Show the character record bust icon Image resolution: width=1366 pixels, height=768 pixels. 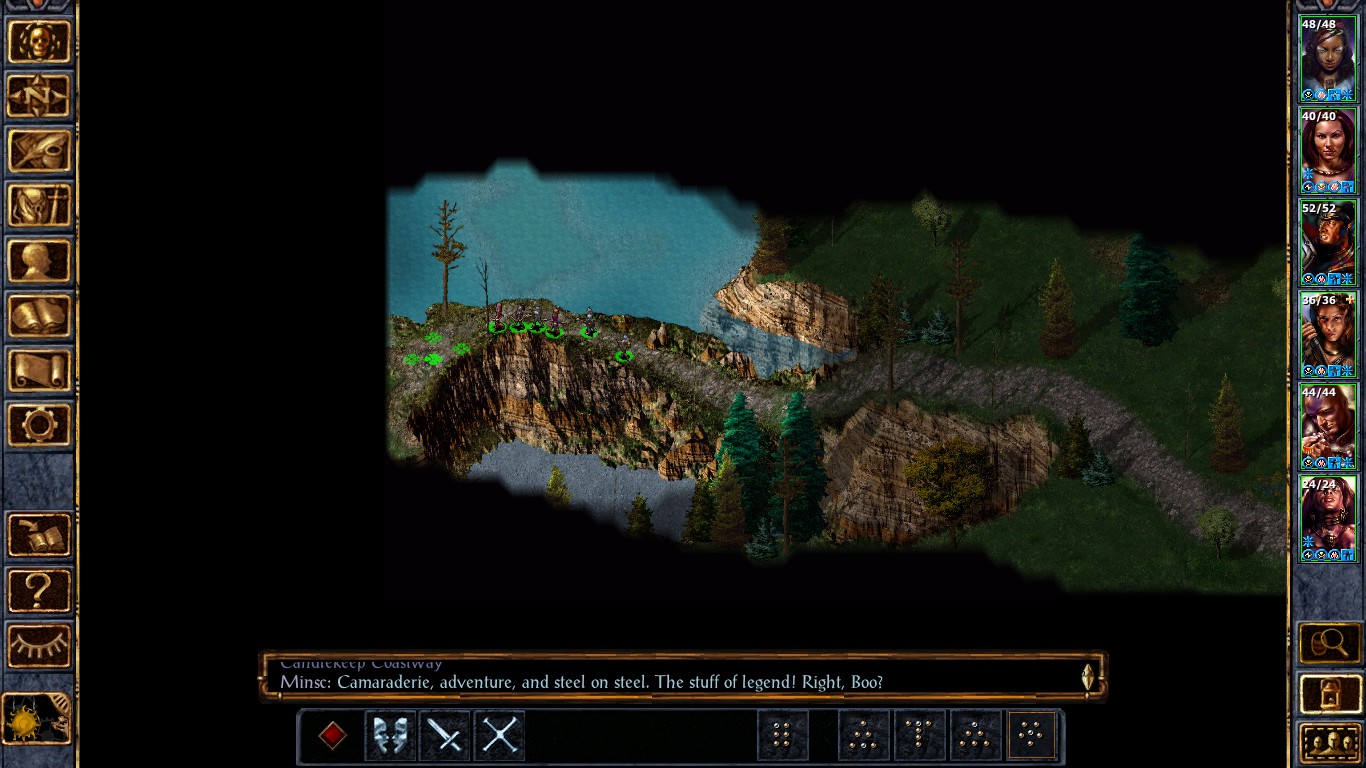coord(39,260)
